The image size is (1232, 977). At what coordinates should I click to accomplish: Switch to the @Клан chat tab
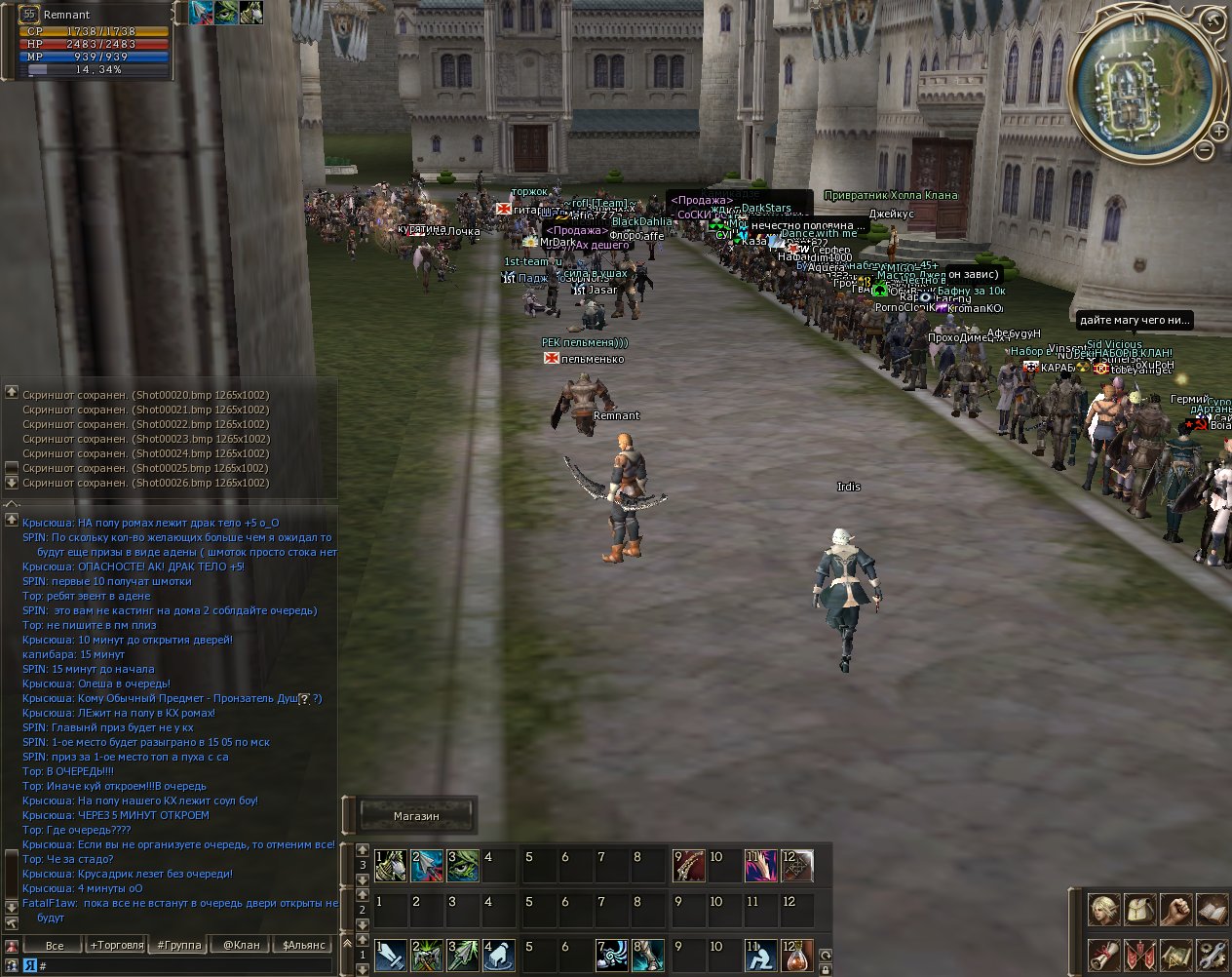click(x=241, y=945)
